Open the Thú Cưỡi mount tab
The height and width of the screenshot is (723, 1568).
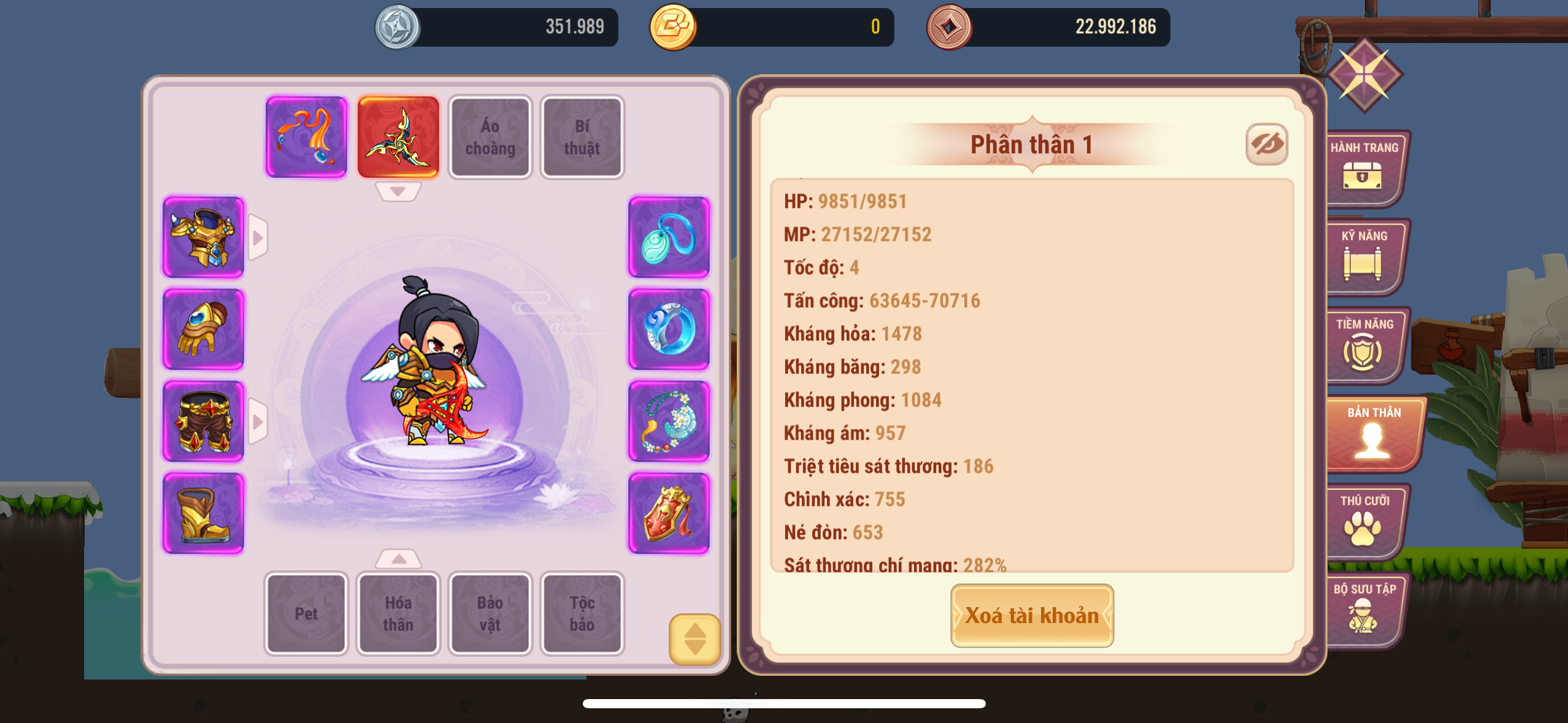click(1363, 521)
